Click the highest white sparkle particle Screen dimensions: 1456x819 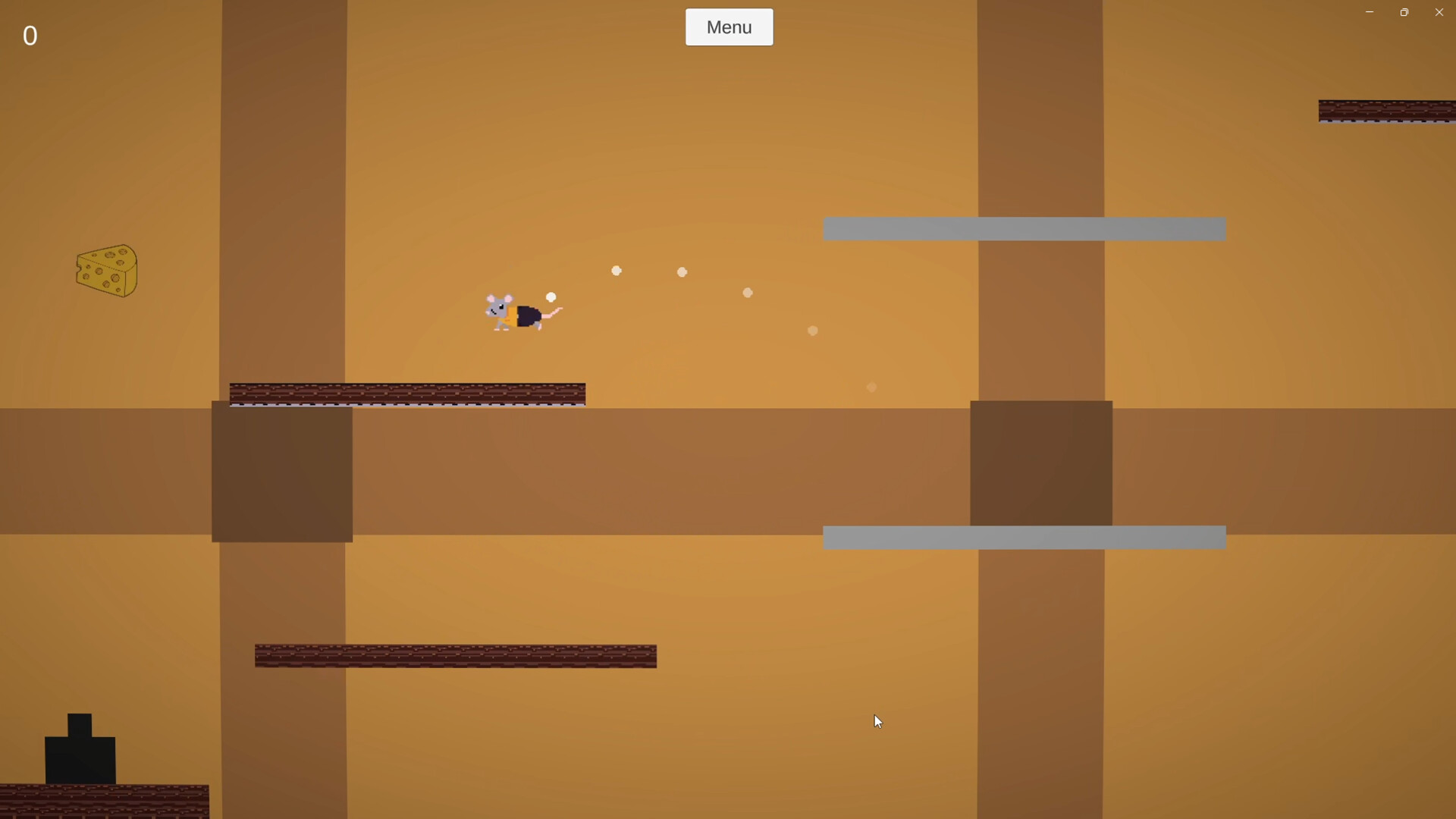617,270
